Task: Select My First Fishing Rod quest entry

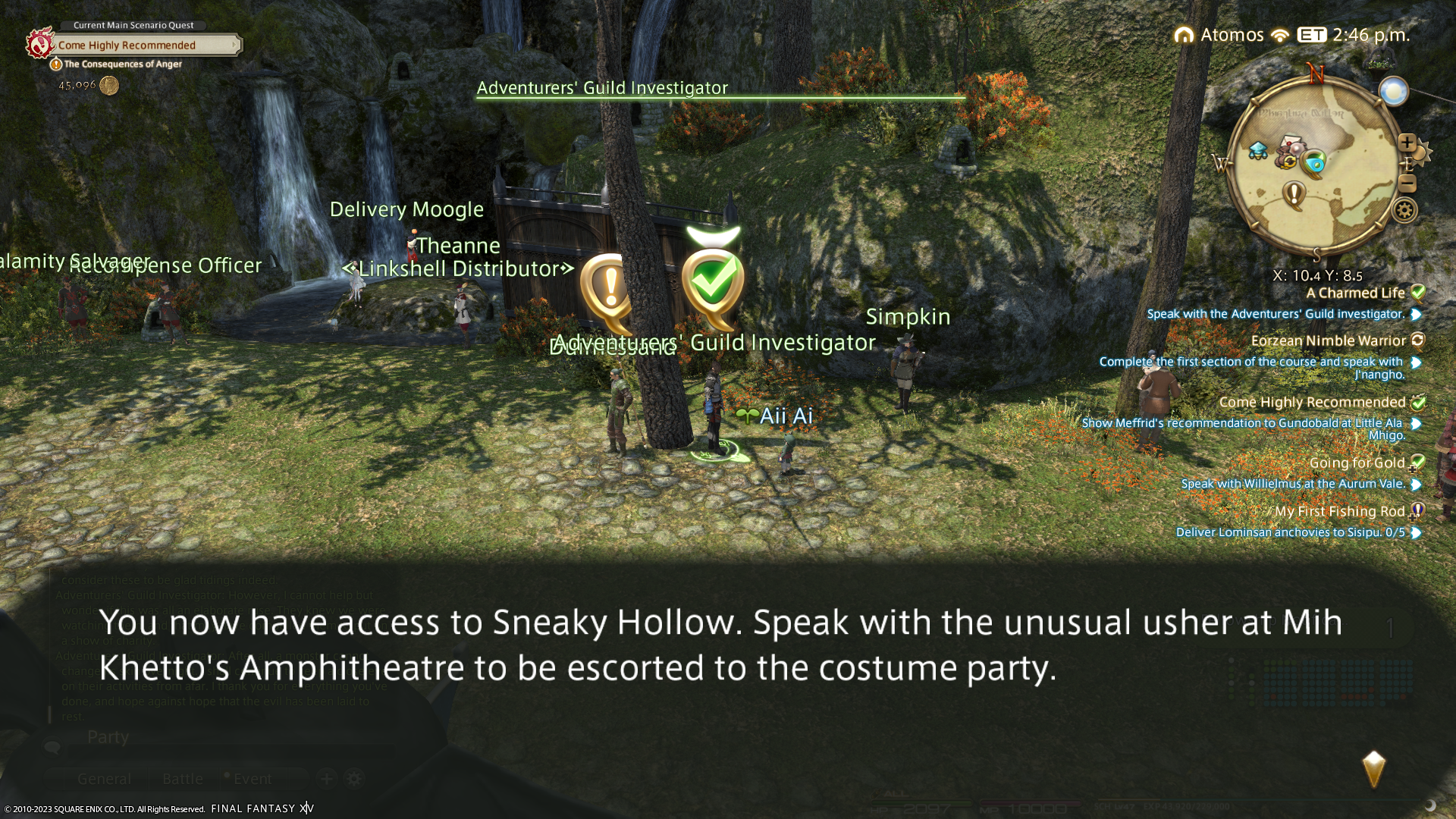Action: 1340,512
